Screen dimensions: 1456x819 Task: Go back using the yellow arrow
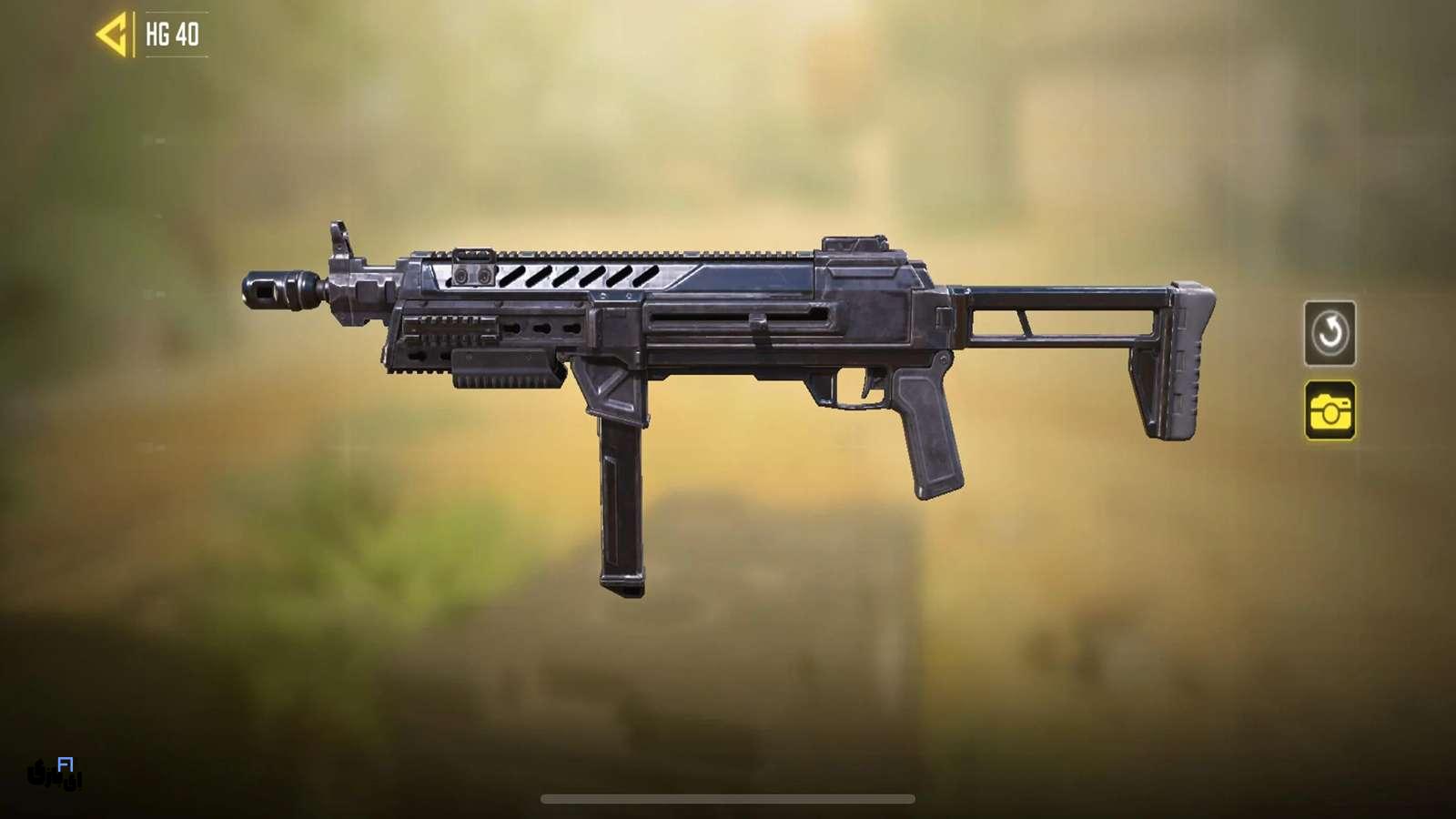[112, 35]
